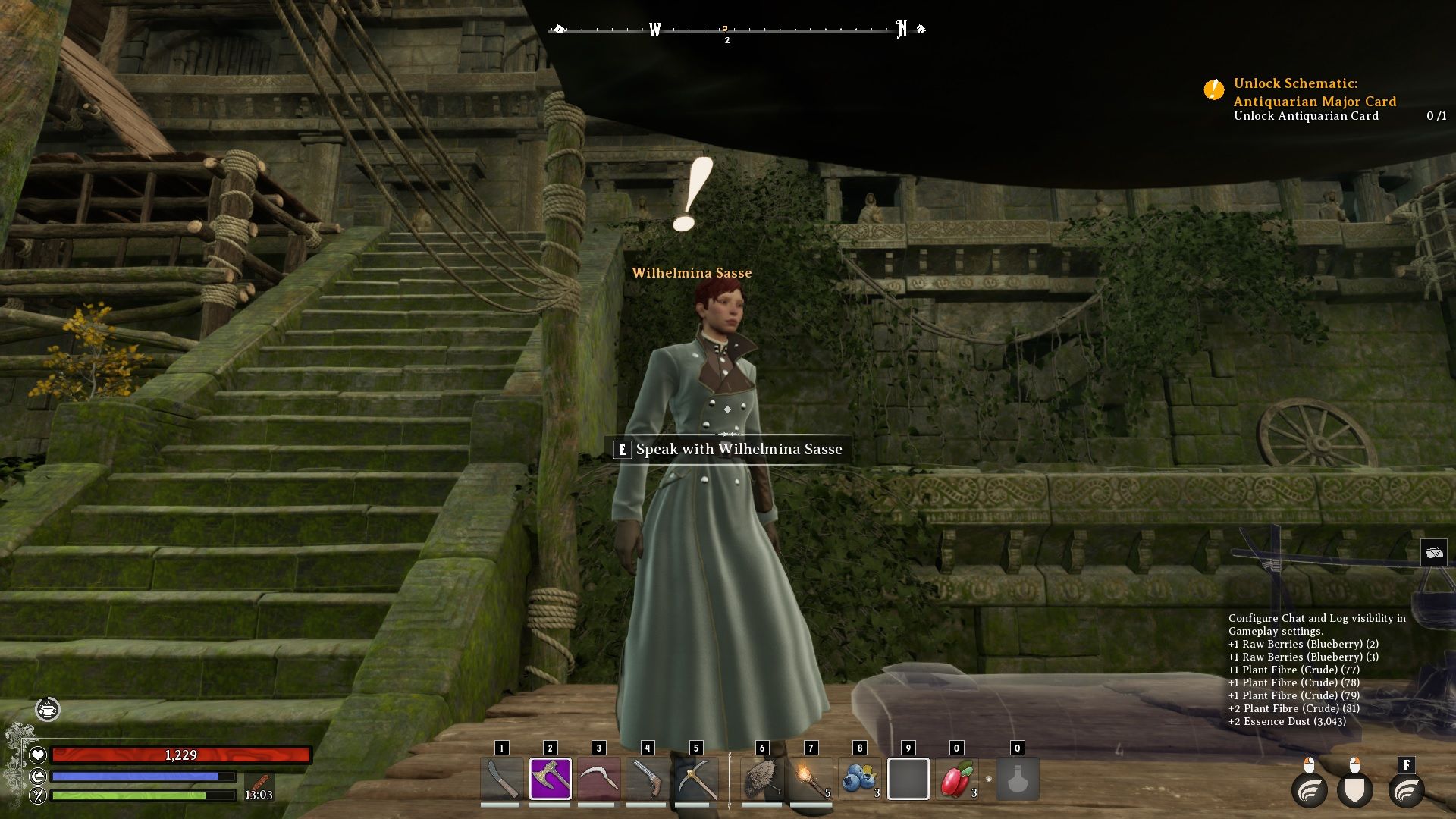Click the shield block ability icon

point(1354,789)
